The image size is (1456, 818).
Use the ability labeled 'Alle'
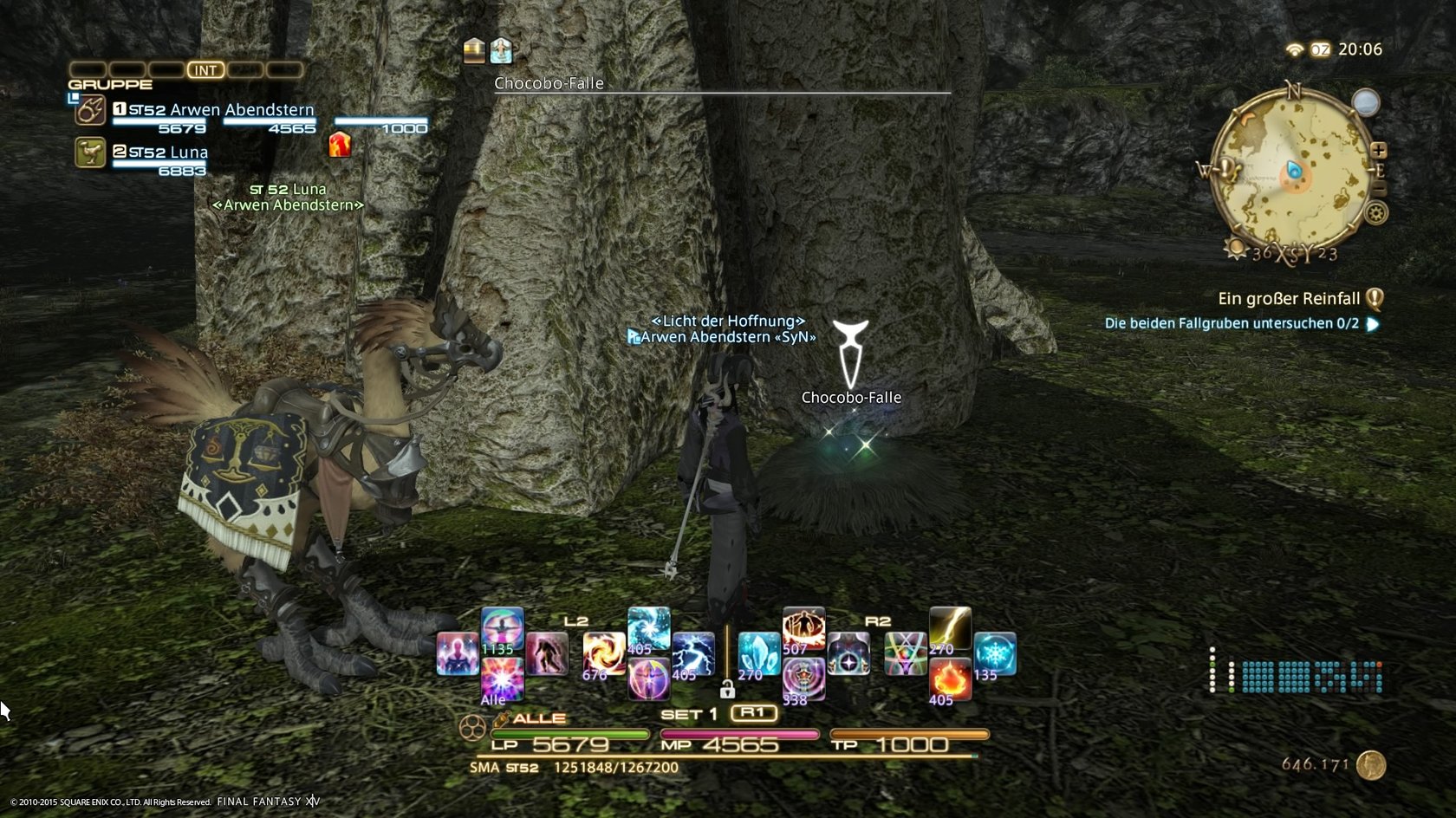coord(502,679)
